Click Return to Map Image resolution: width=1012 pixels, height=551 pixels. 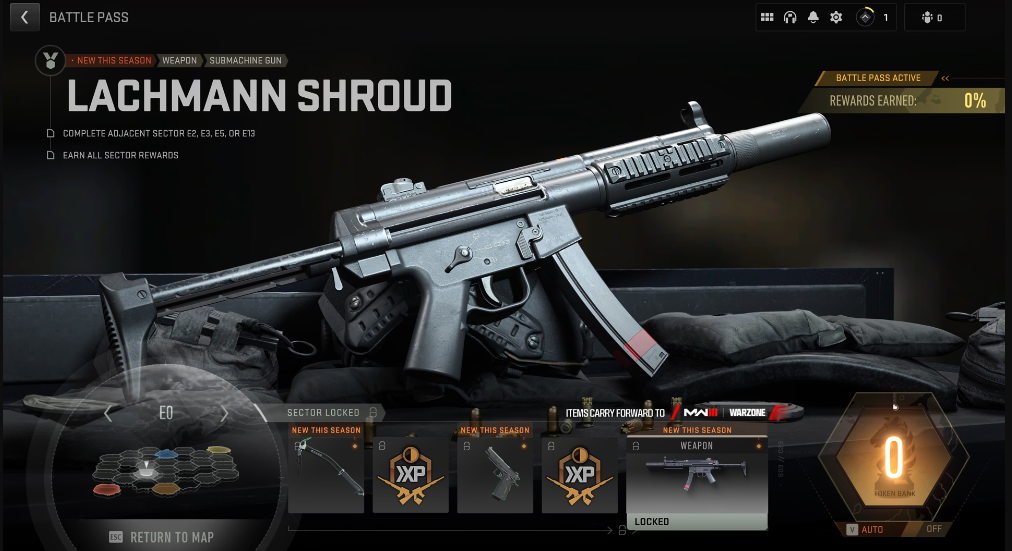(x=165, y=537)
